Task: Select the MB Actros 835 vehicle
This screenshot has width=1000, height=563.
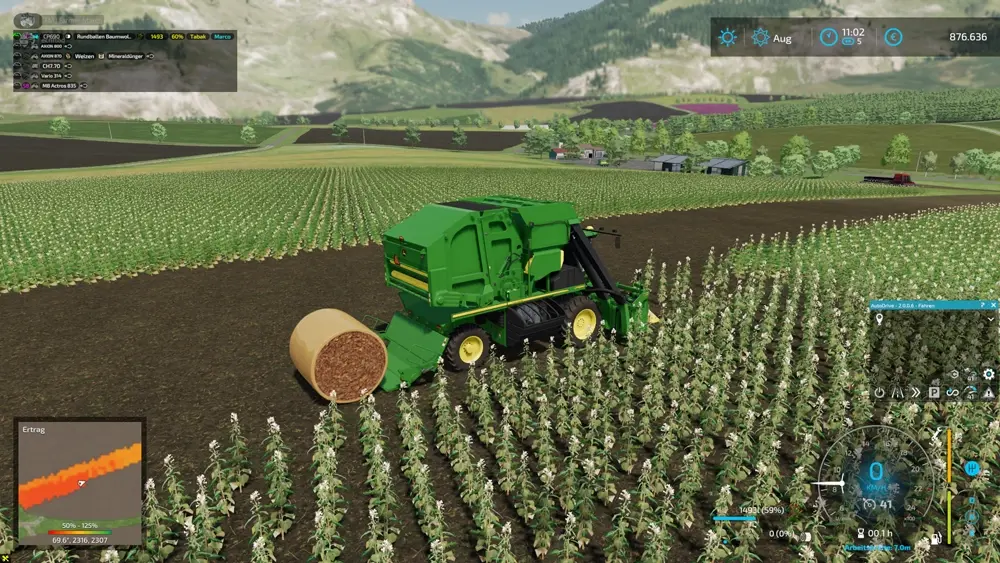Action: 57,86
